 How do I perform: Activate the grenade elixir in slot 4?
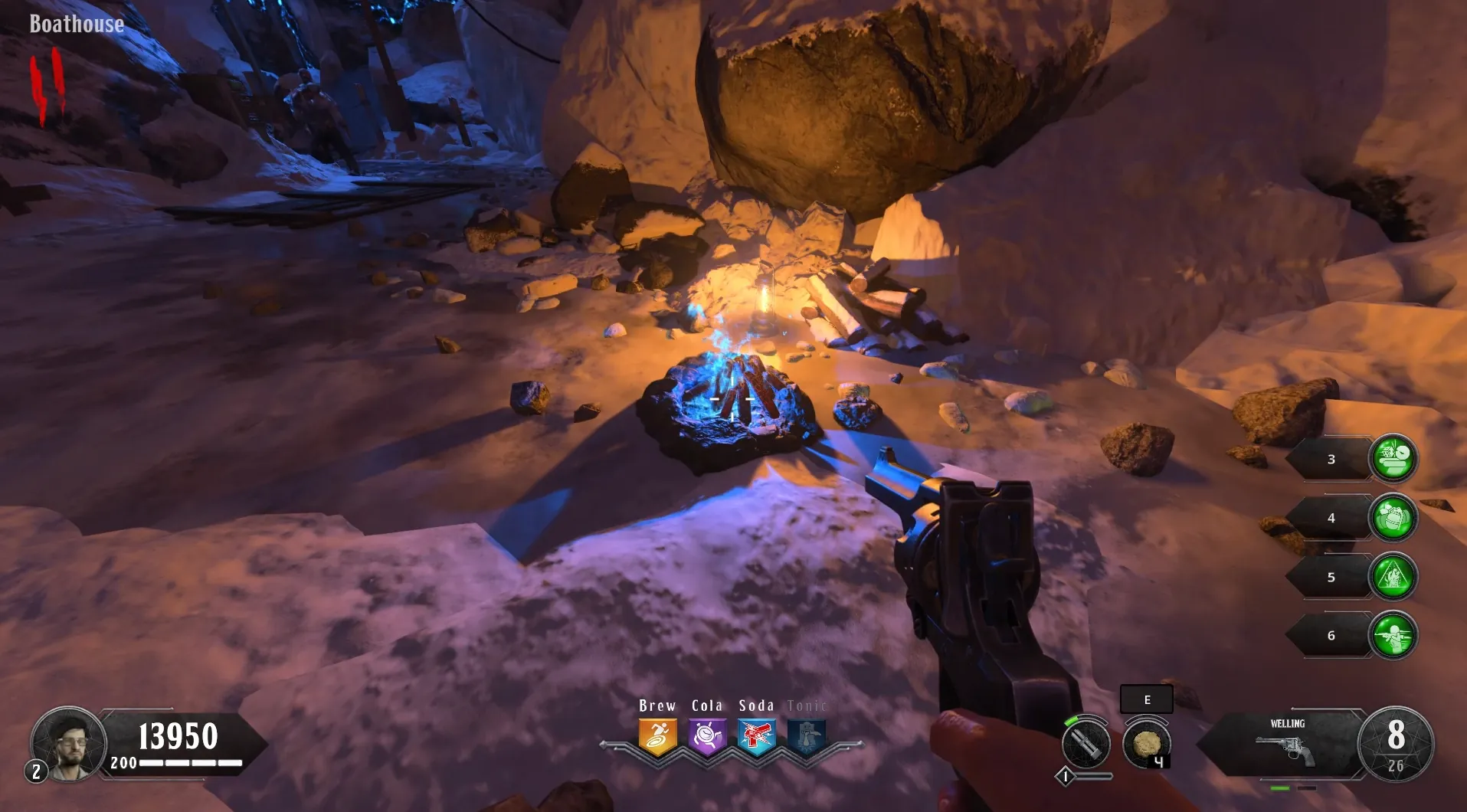click(x=1393, y=518)
